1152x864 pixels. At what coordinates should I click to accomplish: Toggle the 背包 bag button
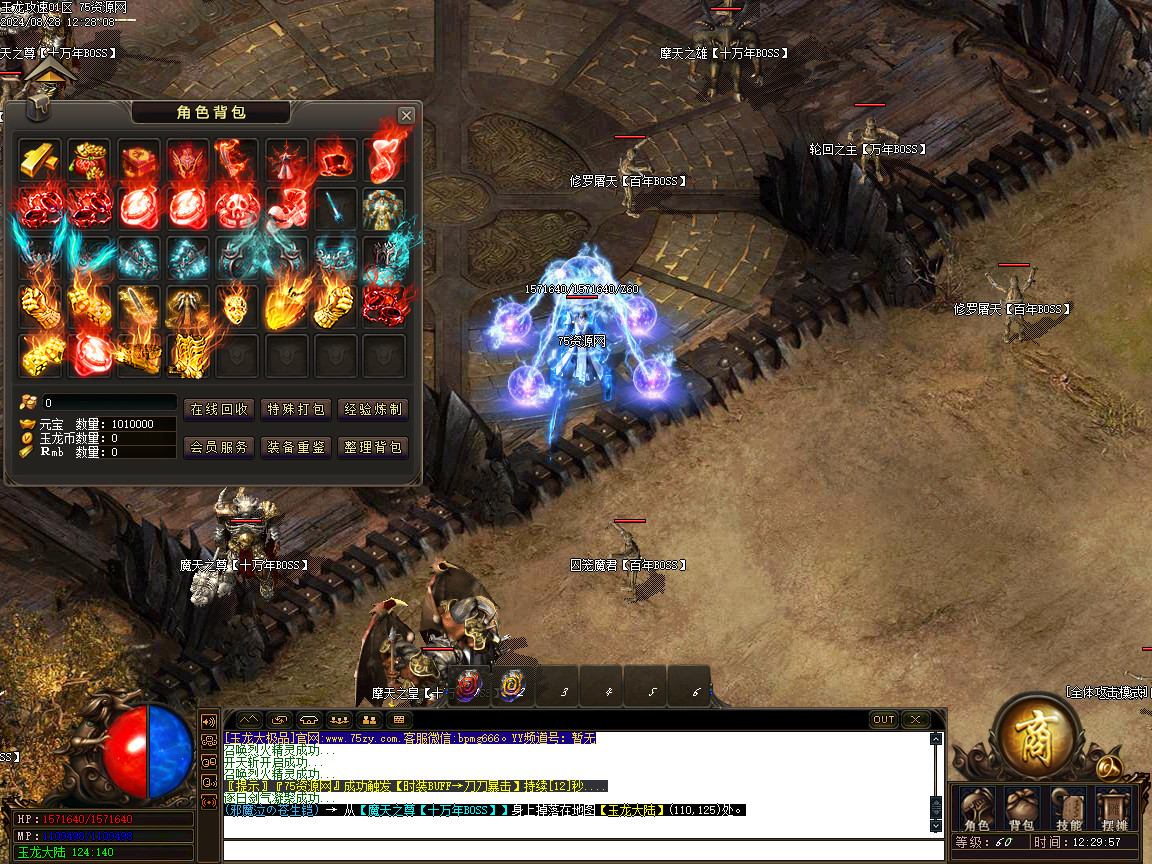point(1022,809)
